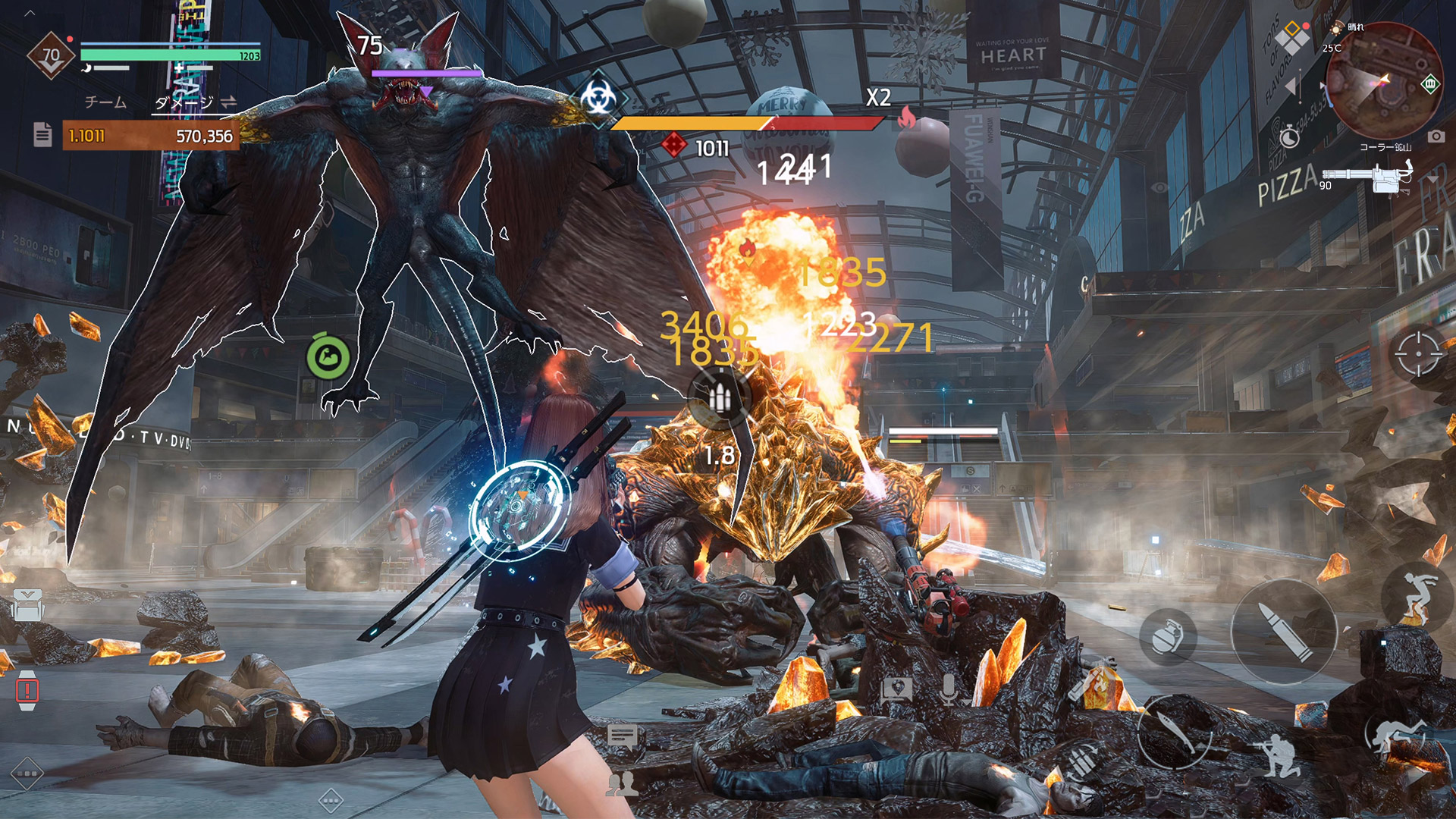Viewport: 1456px width, 819px height.
Task: Fire using the large bullet button
Action: [x=1283, y=632]
